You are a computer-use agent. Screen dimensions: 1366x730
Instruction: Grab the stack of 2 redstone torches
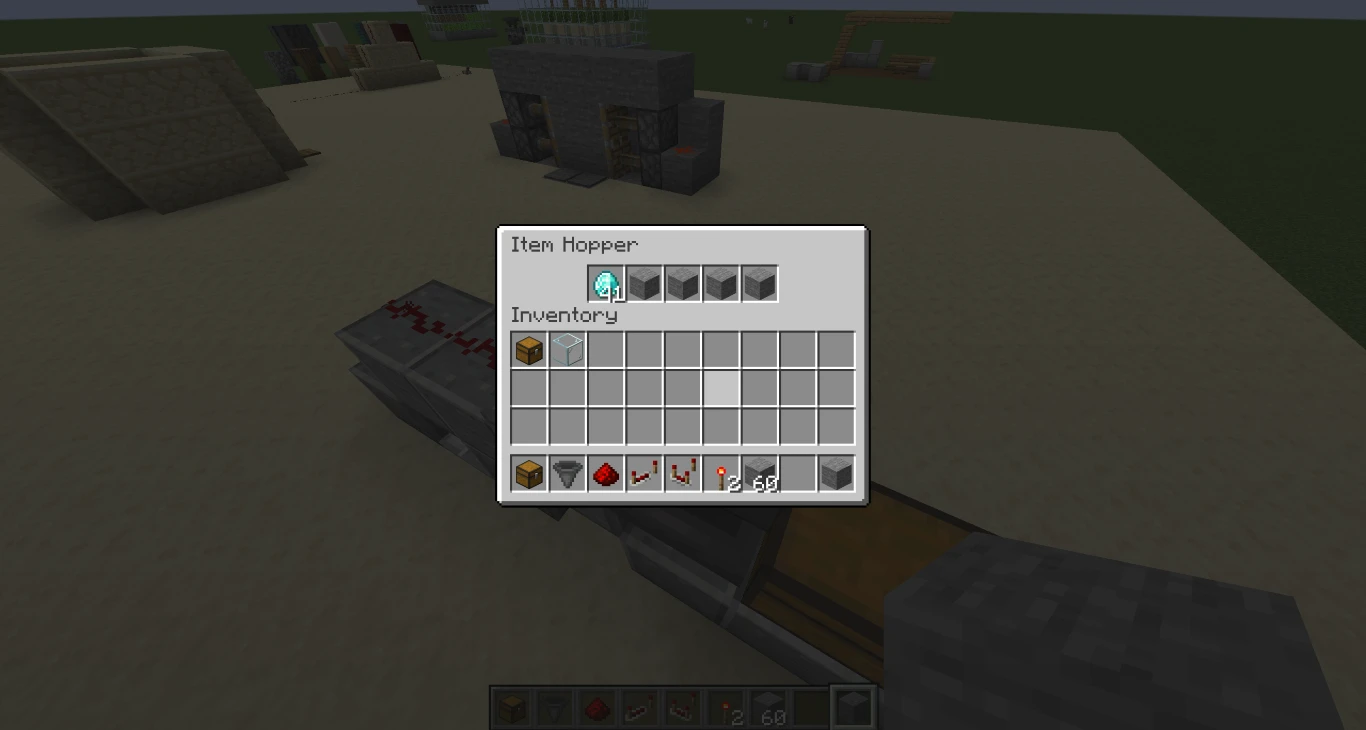click(x=721, y=474)
